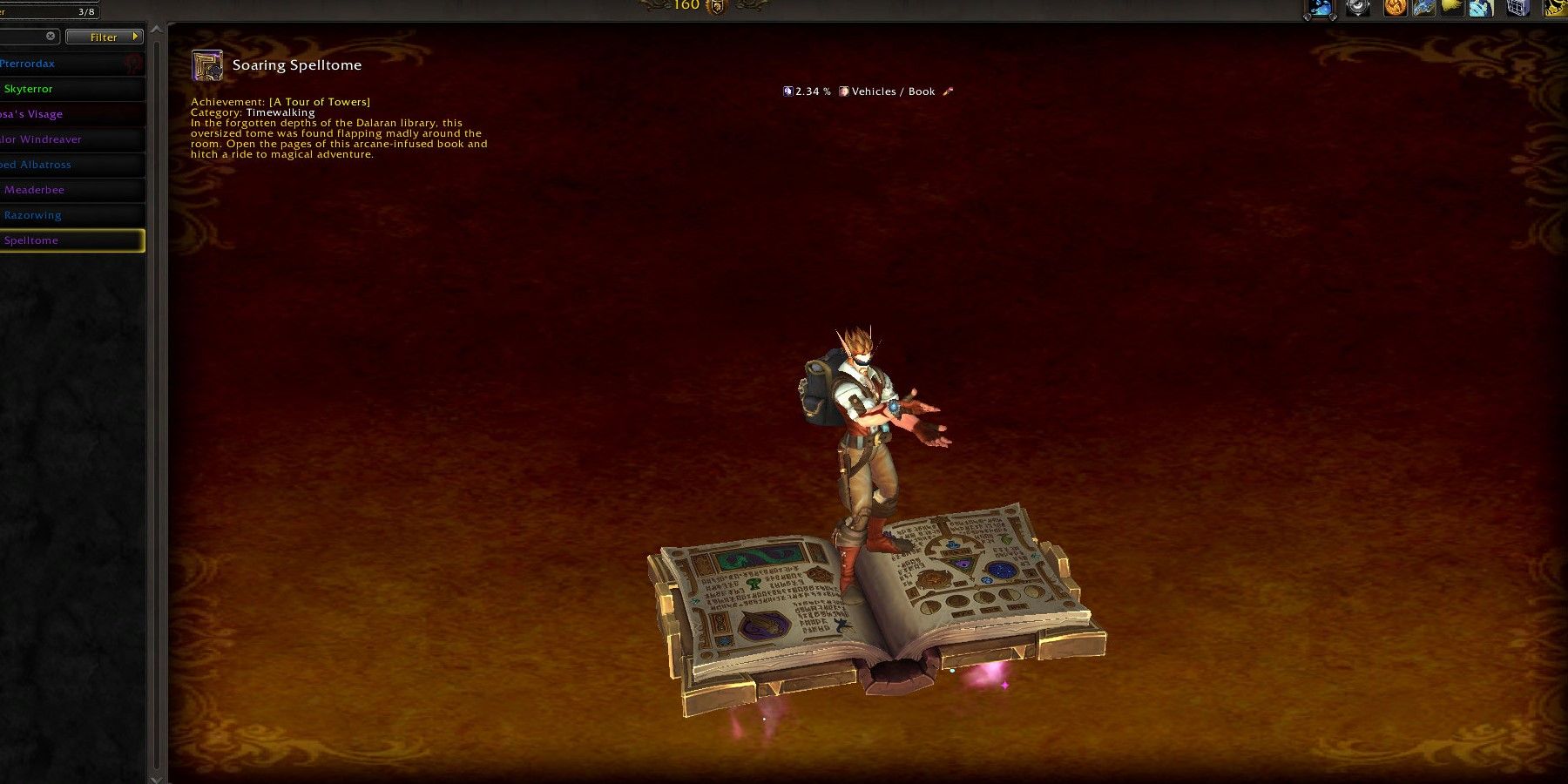Clear the search field with the X button
Image resolution: width=1568 pixels, height=784 pixels.
[x=51, y=36]
